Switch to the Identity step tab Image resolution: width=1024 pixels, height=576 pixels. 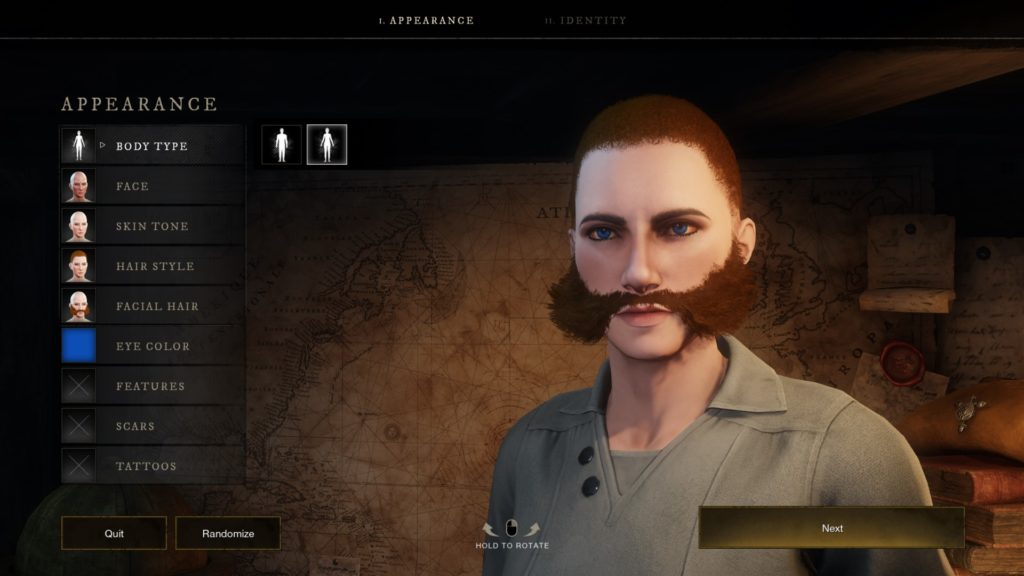pyautogui.click(x=586, y=20)
